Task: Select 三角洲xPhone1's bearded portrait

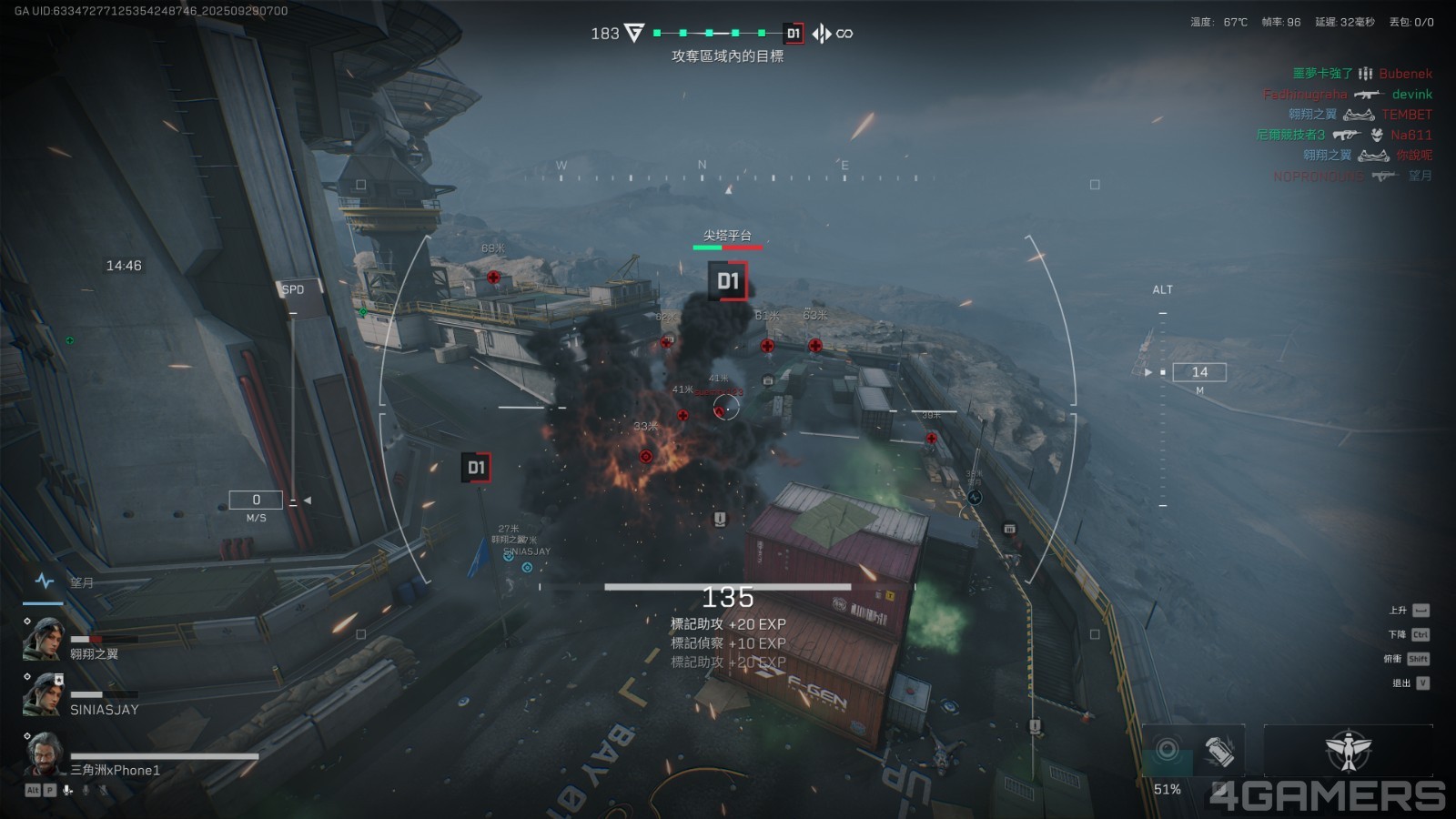Action: [44, 753]
